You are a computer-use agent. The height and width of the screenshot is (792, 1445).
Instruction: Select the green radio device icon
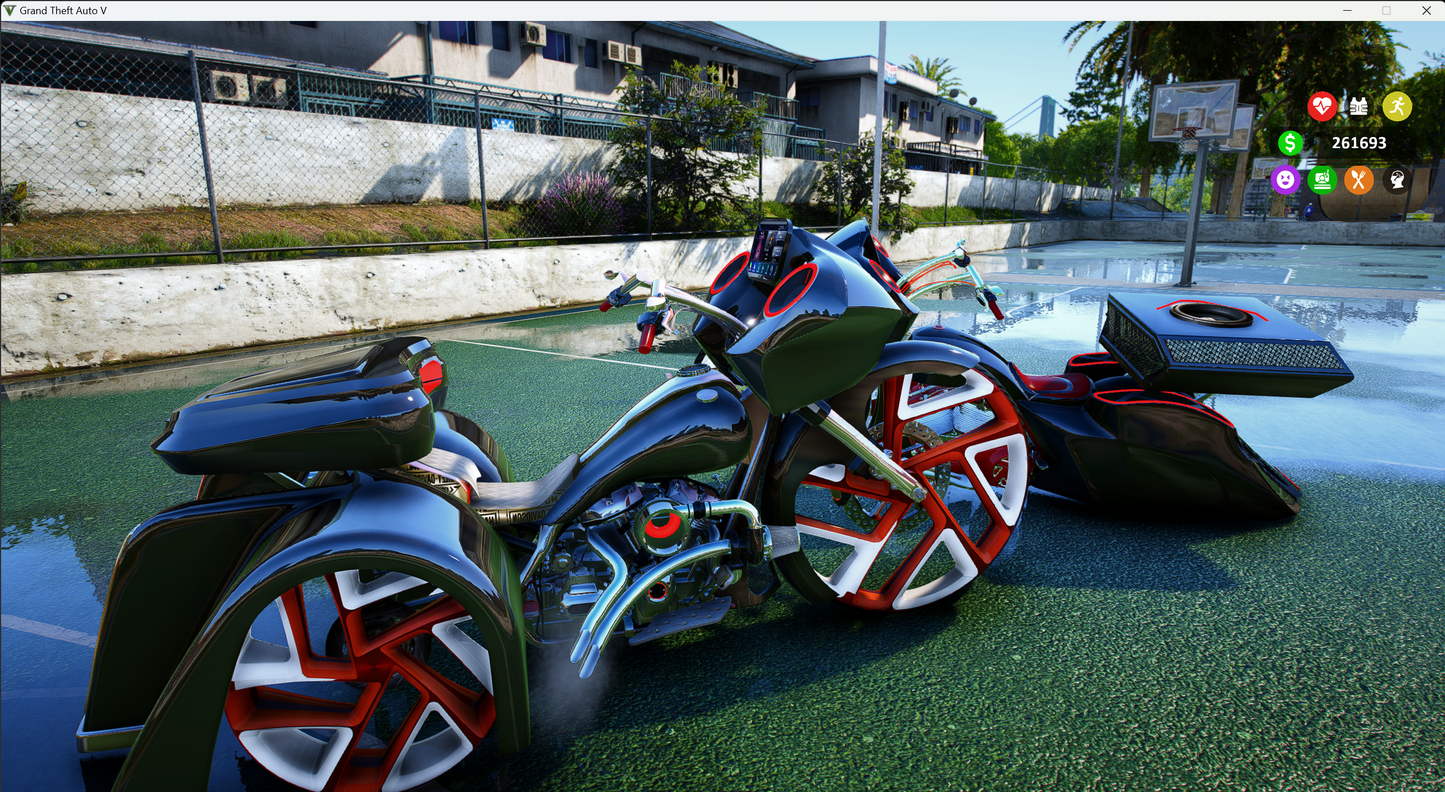pyautogui.click(x=1322, y=180)
